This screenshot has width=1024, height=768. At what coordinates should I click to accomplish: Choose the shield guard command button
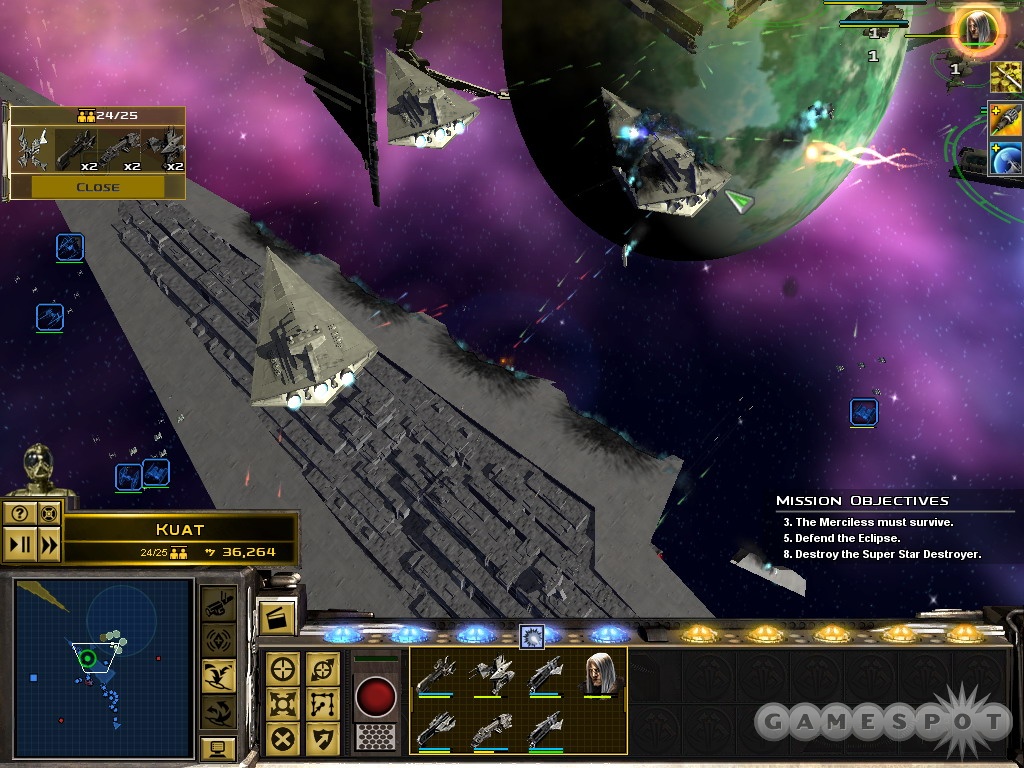(x=322, y=738)
